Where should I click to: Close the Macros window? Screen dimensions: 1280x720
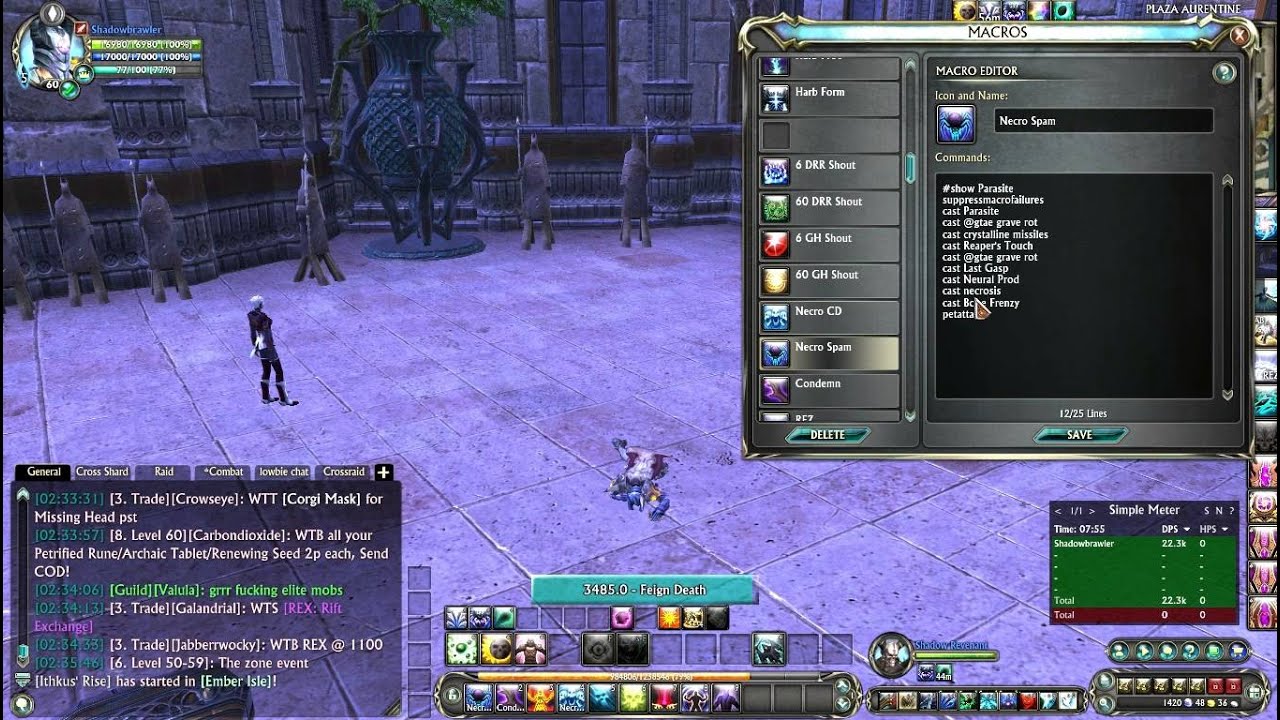point(1239,36)
